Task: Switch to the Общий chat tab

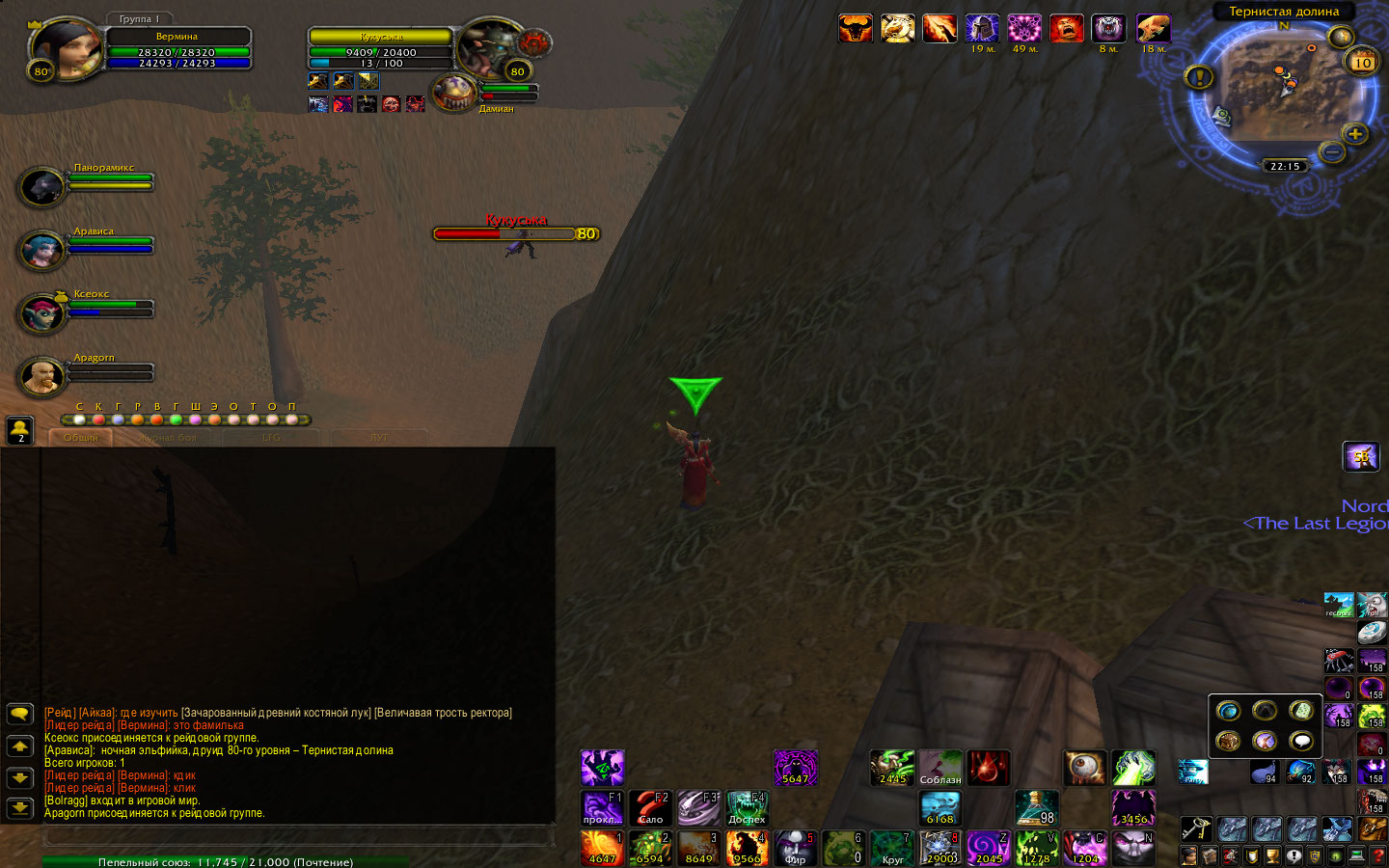Action: [81, 438]
